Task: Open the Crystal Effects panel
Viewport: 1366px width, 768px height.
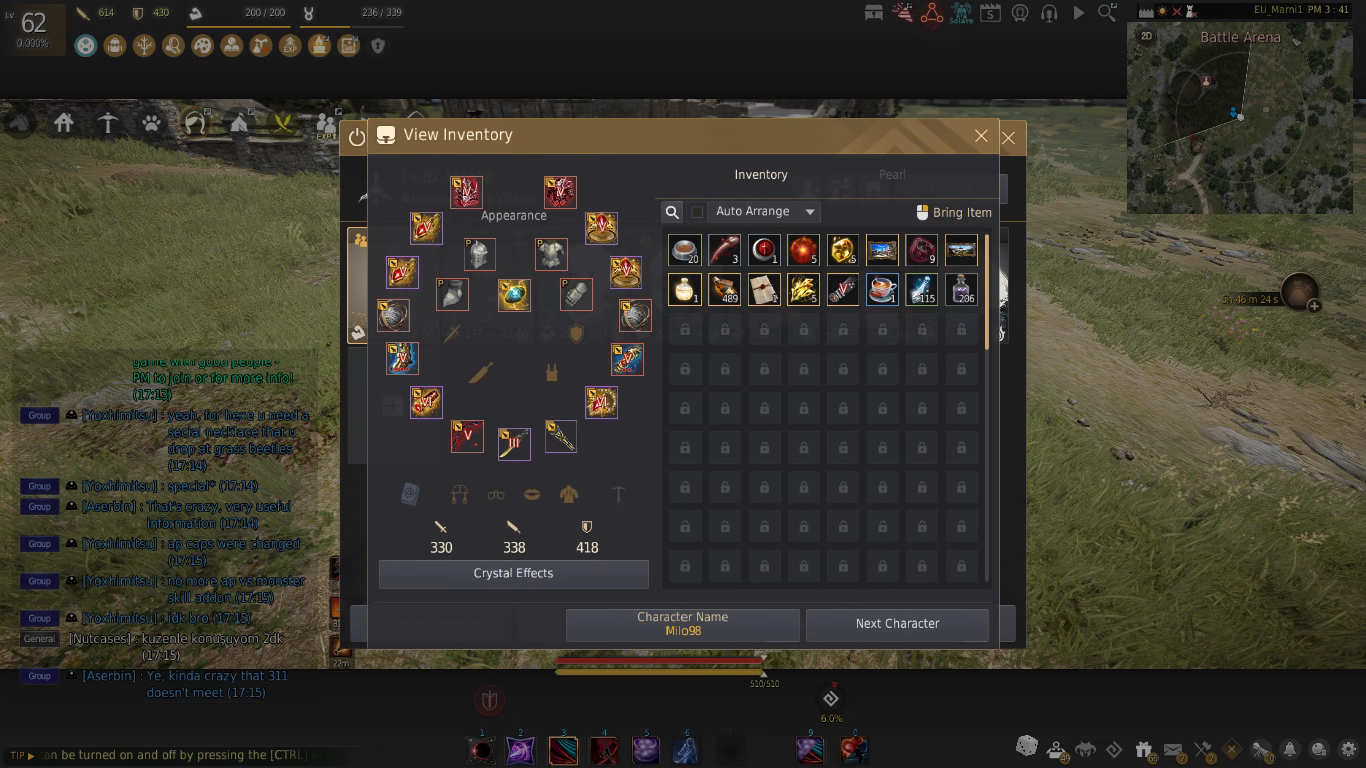Action: coord(513,574)
